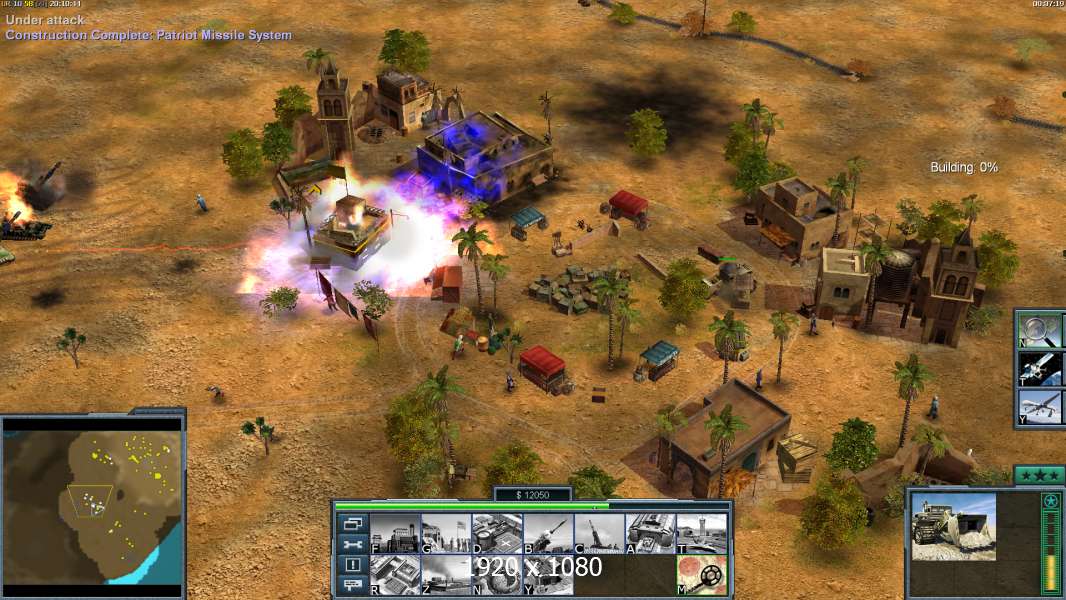Build the Patriot Missile System (B icon)
This screenshot has width=1066, height=600.
pyautogui.click(x=548, y=534)
